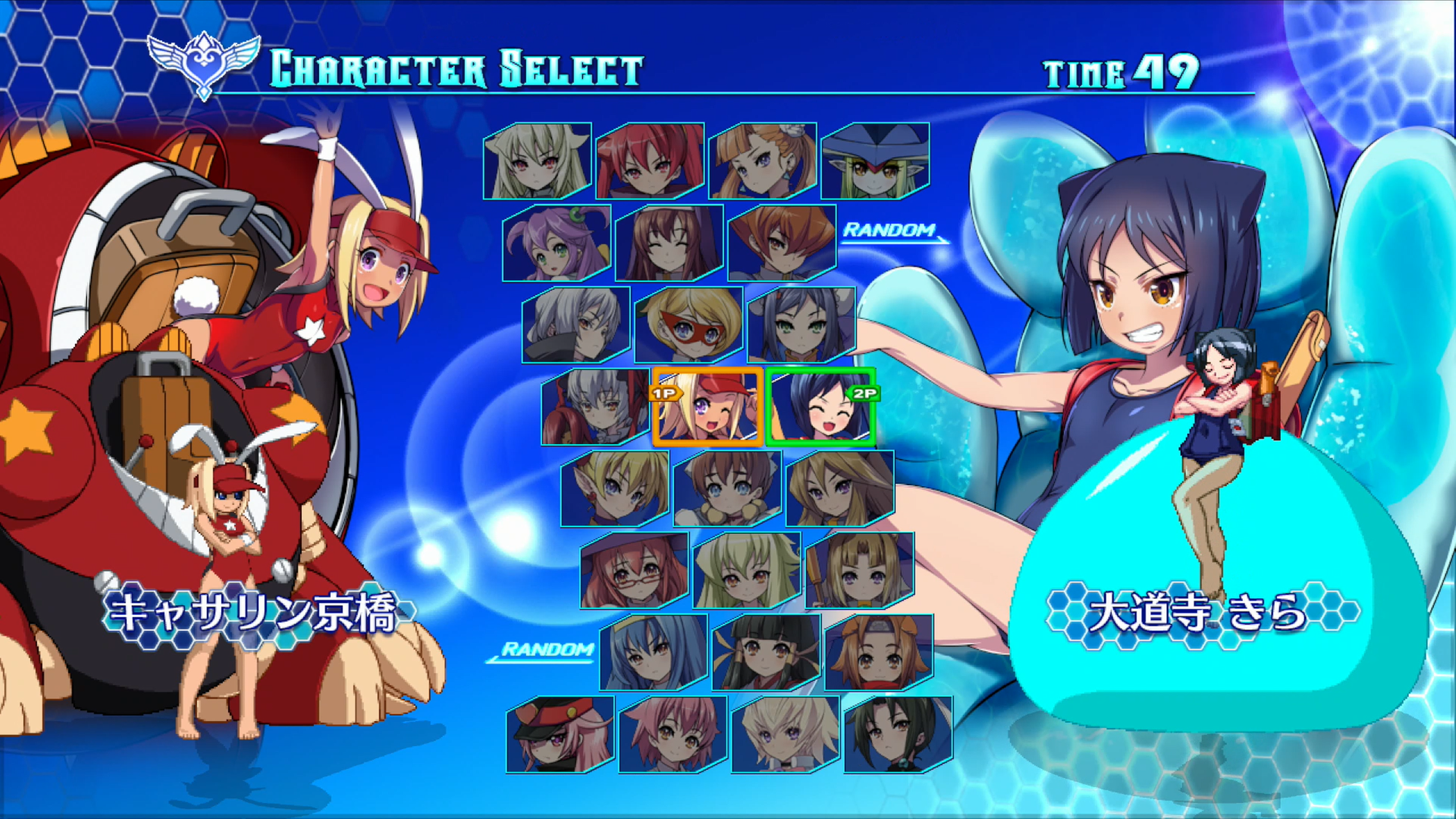Viewport: 1456px width, 819px height.
Task: Click the 2P-highlighted smiling dark-haired portrait
Action: pos(821,407)
